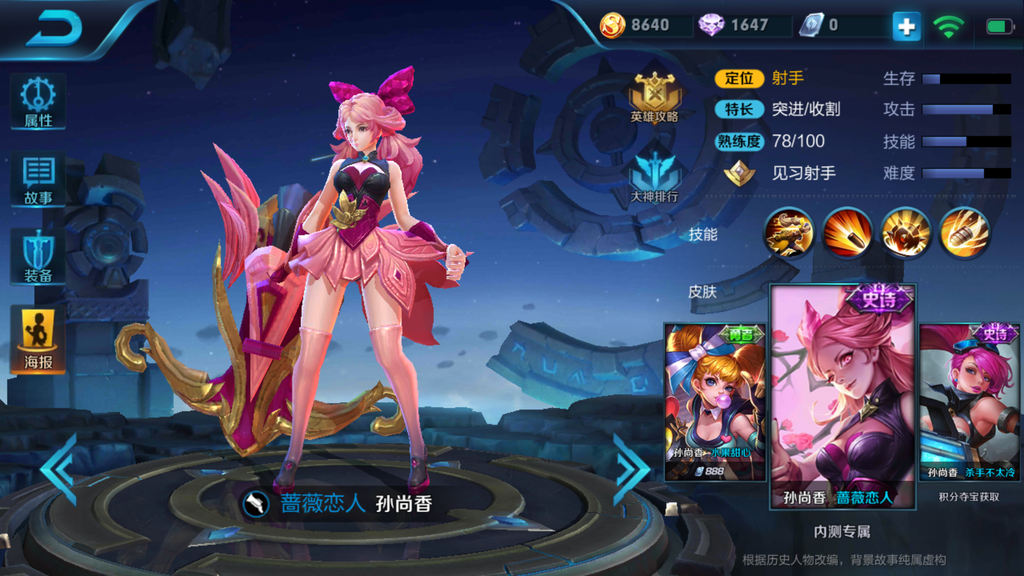Select the third skill icon in the row
Image resolution: width=1024 pixels, height=576 pixels.
tap(906, 233)
